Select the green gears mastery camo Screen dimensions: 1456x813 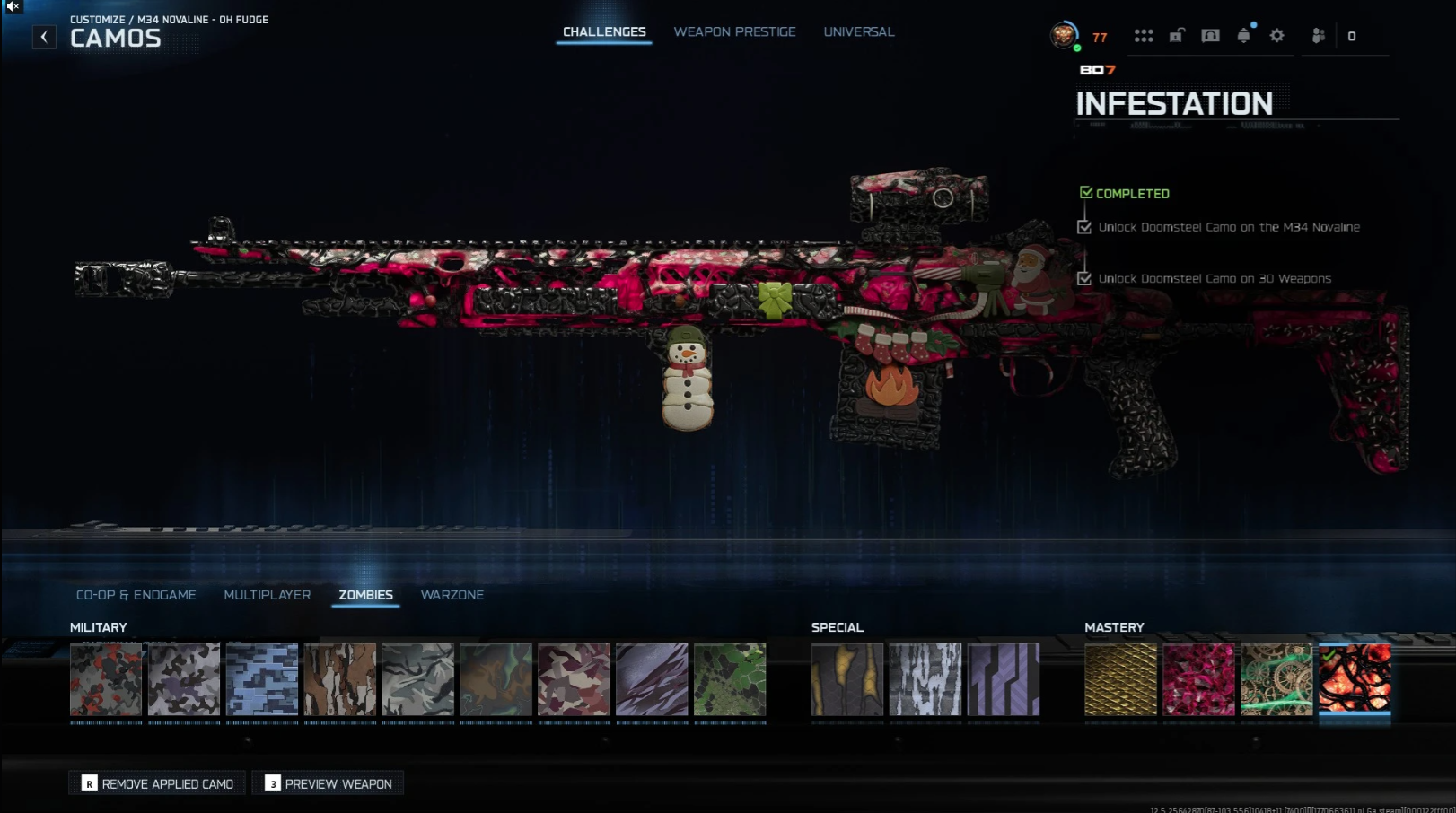point(1276,679)
